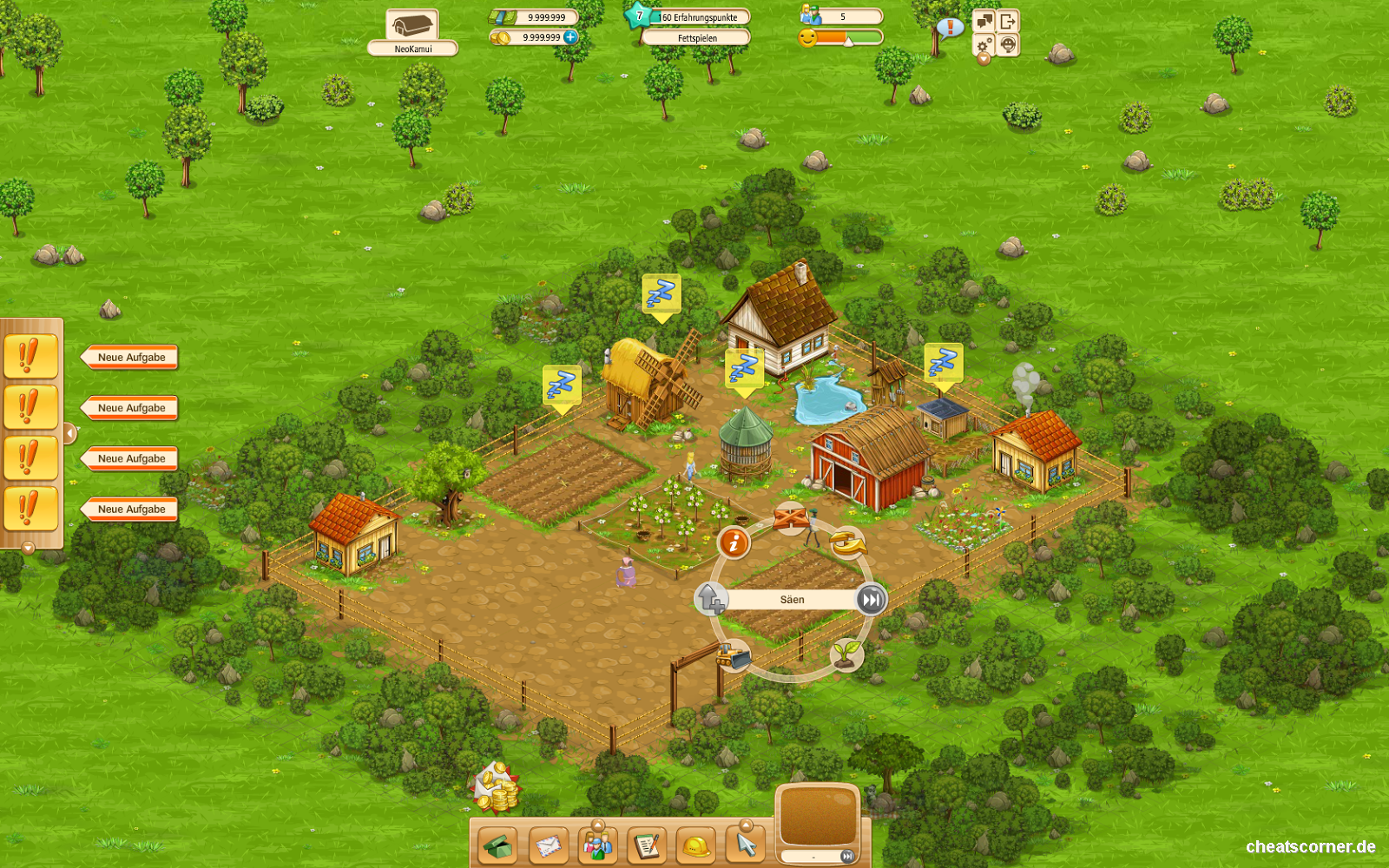Select Säen from the action wheel
This screenshot has width=1389, height=868.
(x=792, y=599)
